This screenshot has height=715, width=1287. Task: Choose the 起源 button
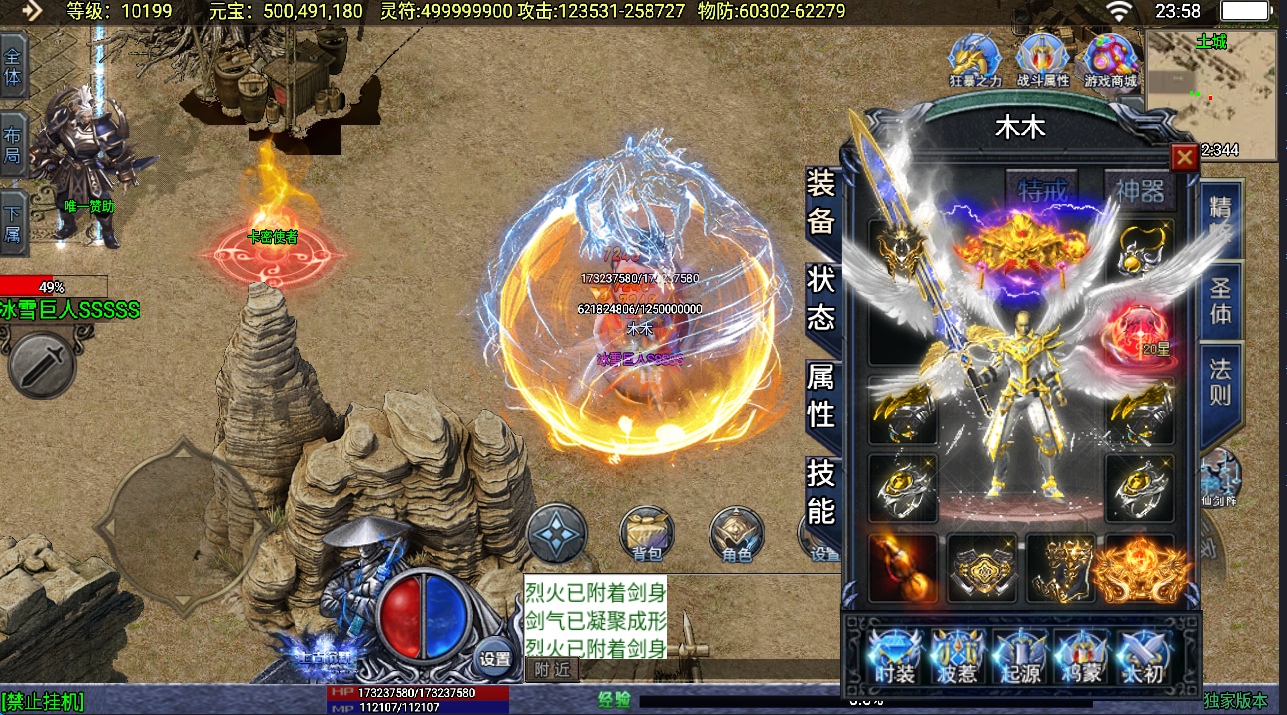tap(1020, 658)
